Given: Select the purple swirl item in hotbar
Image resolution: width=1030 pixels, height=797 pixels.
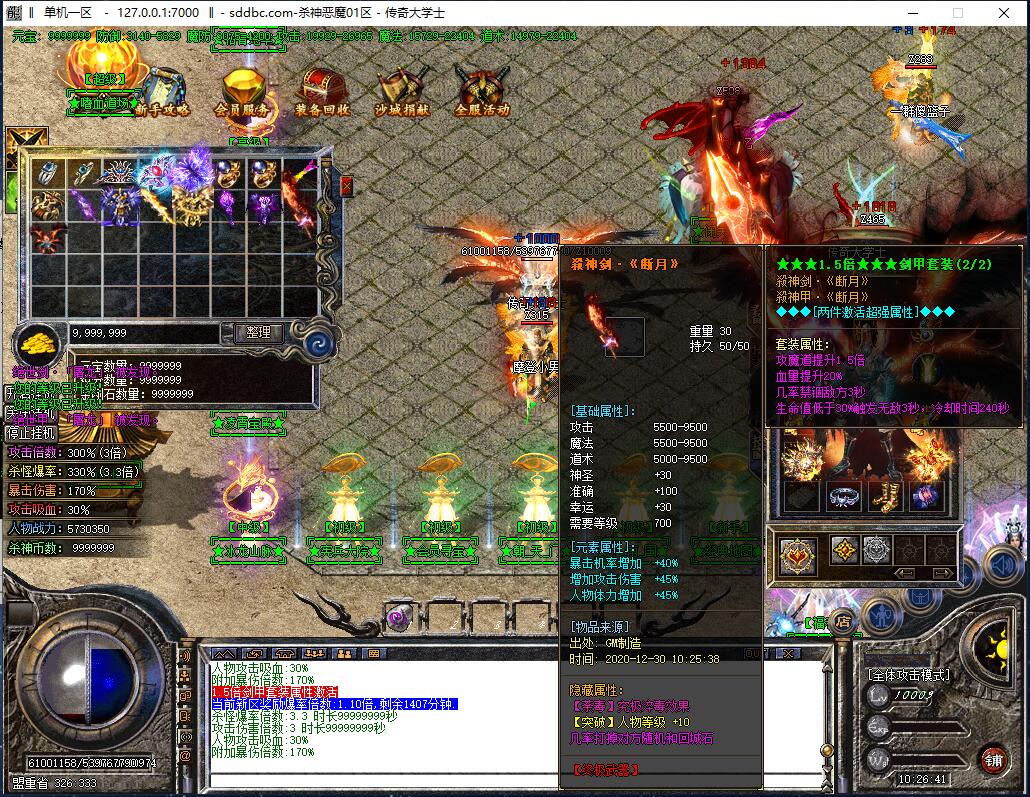Looking at the screenshot, I should (x=399, y=617).
